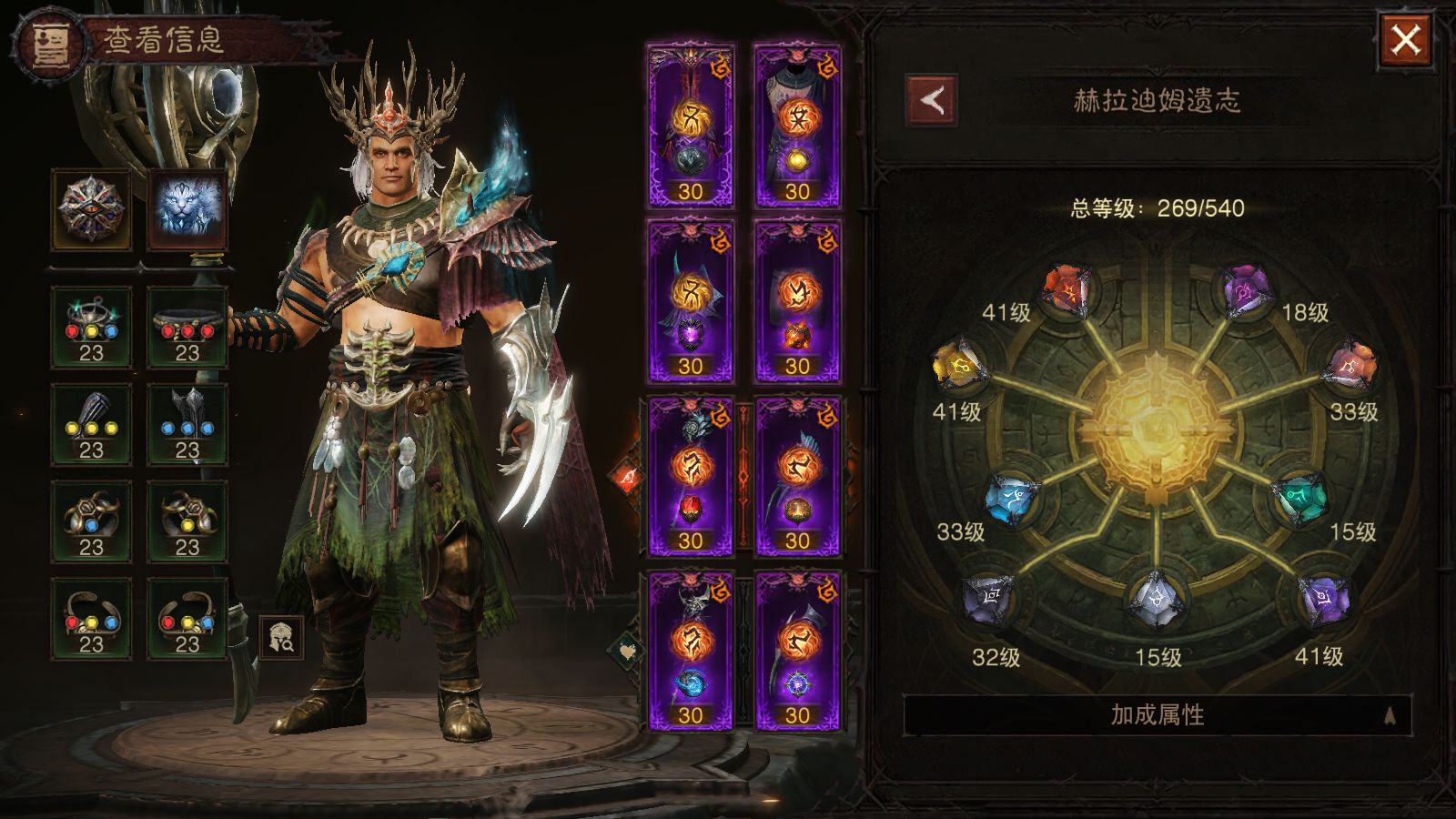Toggle the helmet magnifier view icon
Screen dimensions: 1456x819
282,637
